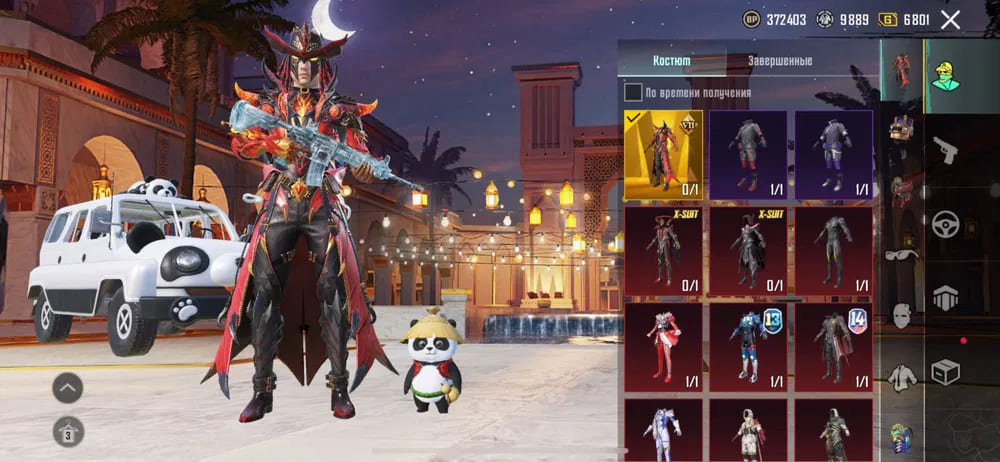
Task: Show the face mask subcategory
Action: [x=902, y=316]
